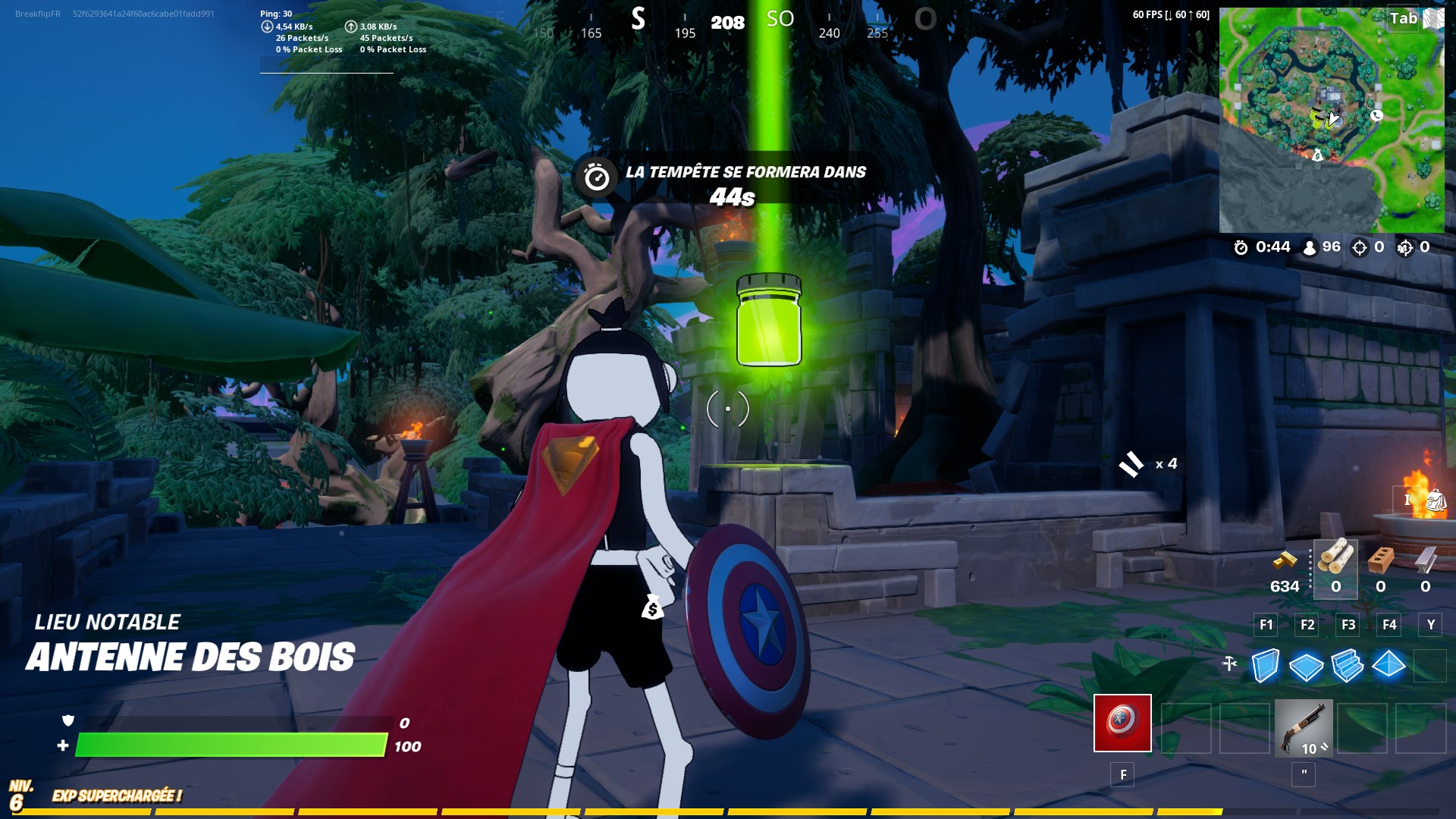
Task: Select the wall building piece icon
Action: (x=1264, y=667)
